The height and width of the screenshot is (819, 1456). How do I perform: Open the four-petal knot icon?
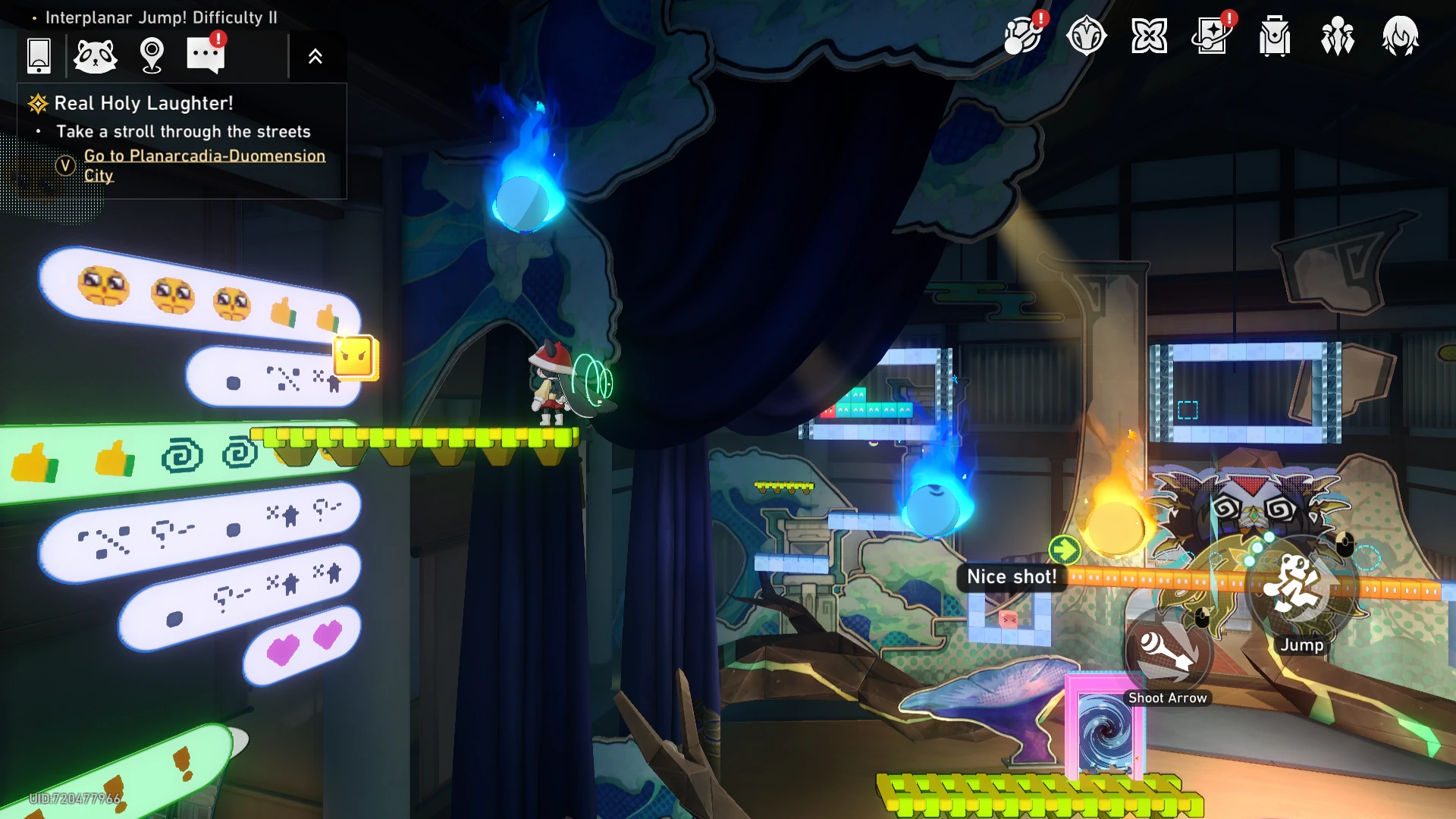(x=1149, y=36)
